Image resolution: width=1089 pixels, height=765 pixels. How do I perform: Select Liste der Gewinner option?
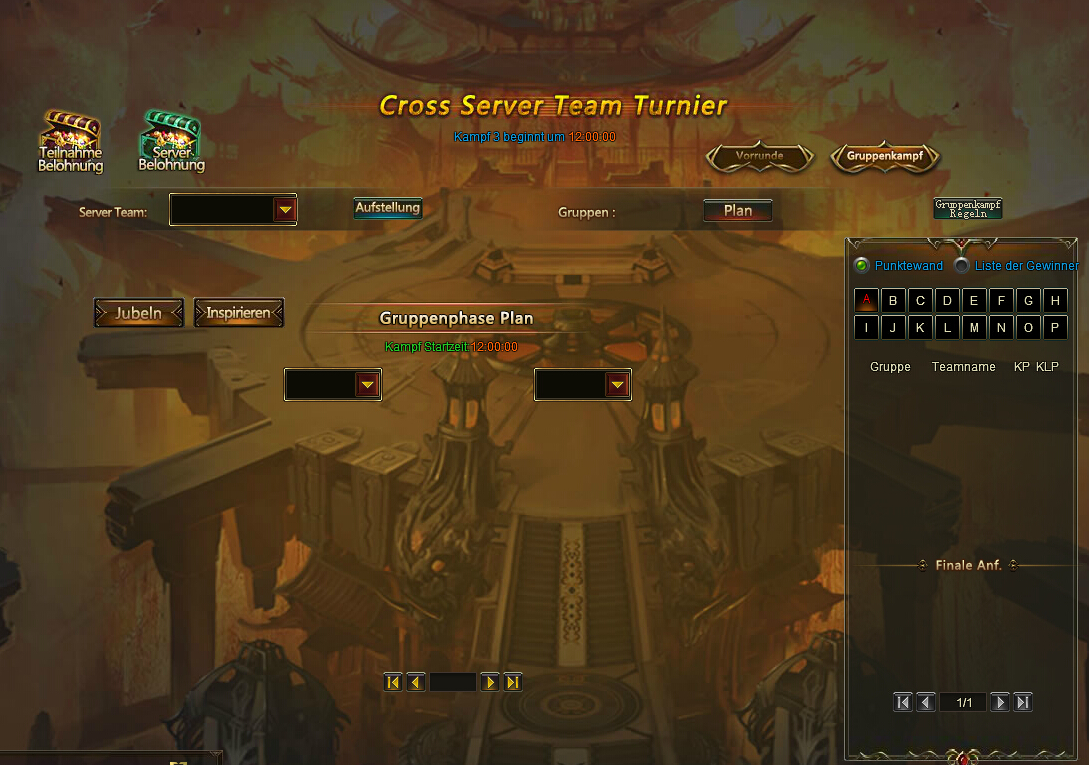tap(962, 266)
